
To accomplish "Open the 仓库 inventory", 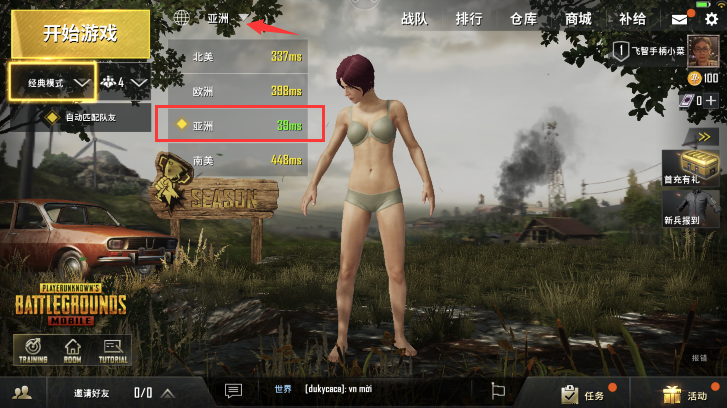I will coord(523,19).
